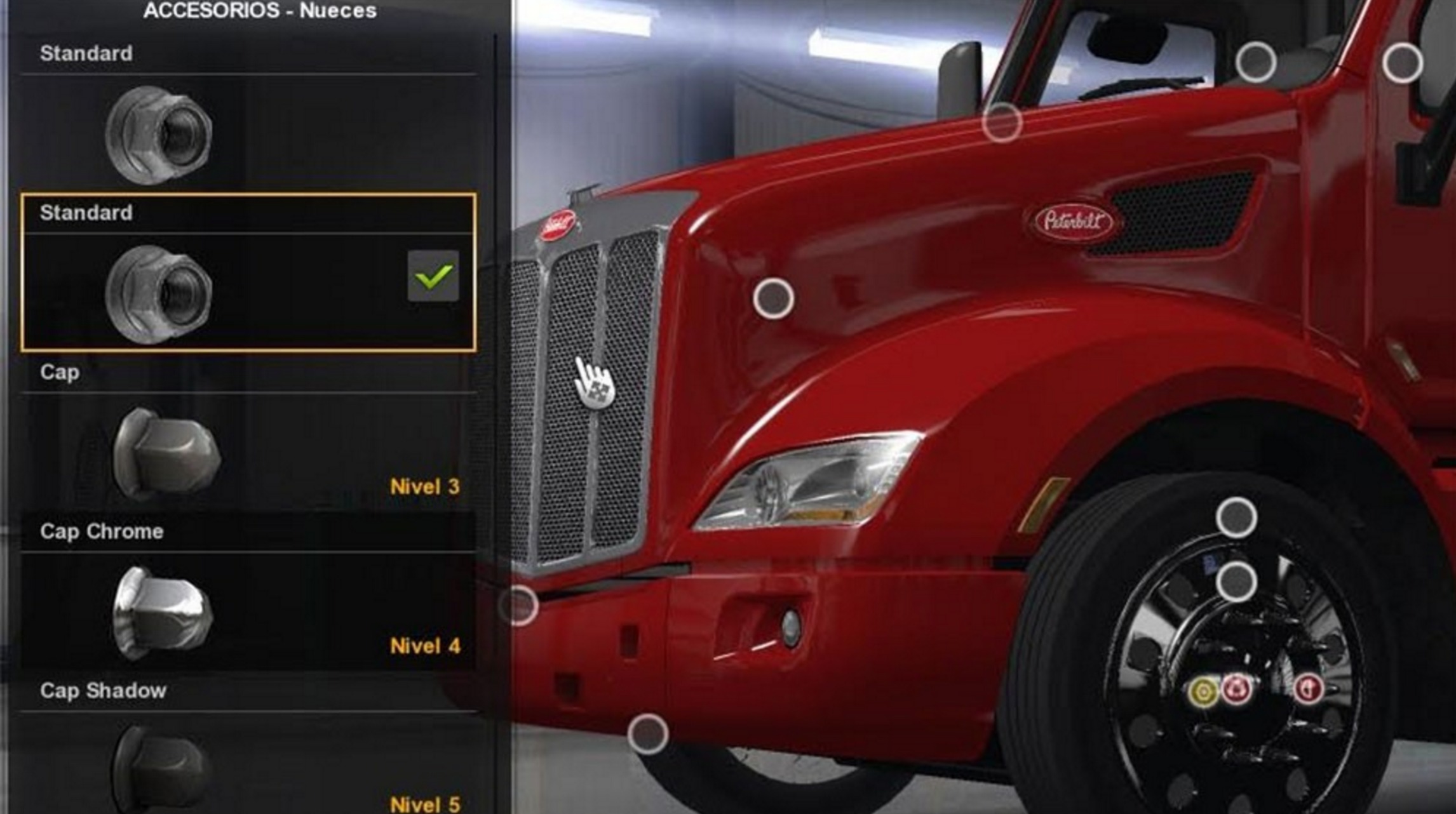Select the grey node on the rim
Screen dimensions: 1456x814
1236,582
